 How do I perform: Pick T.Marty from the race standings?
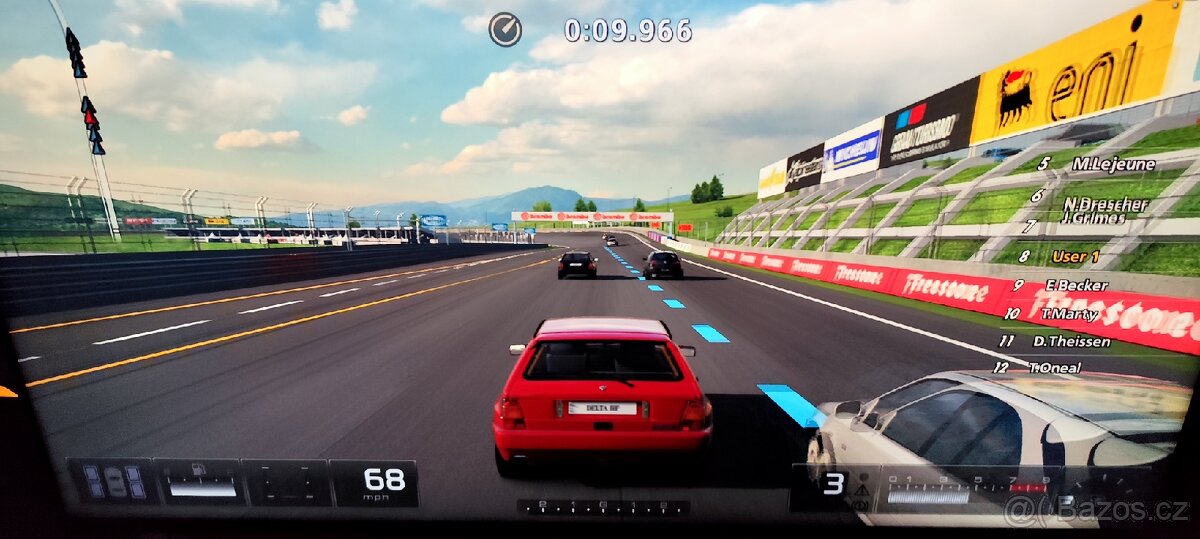coord(1069,314)
